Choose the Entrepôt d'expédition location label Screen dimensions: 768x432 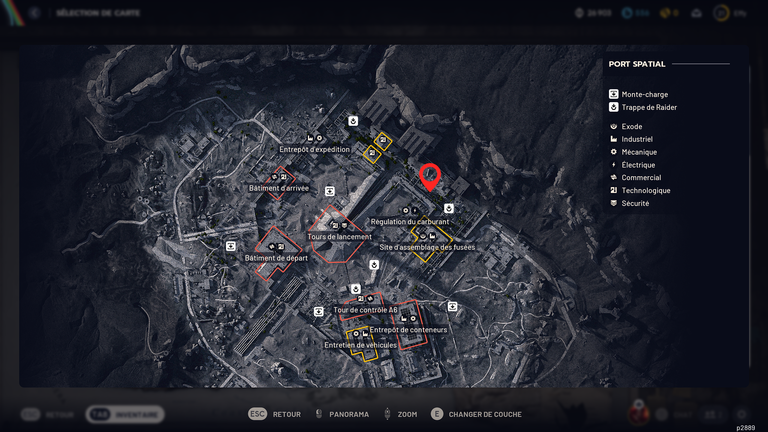(315, 149)
